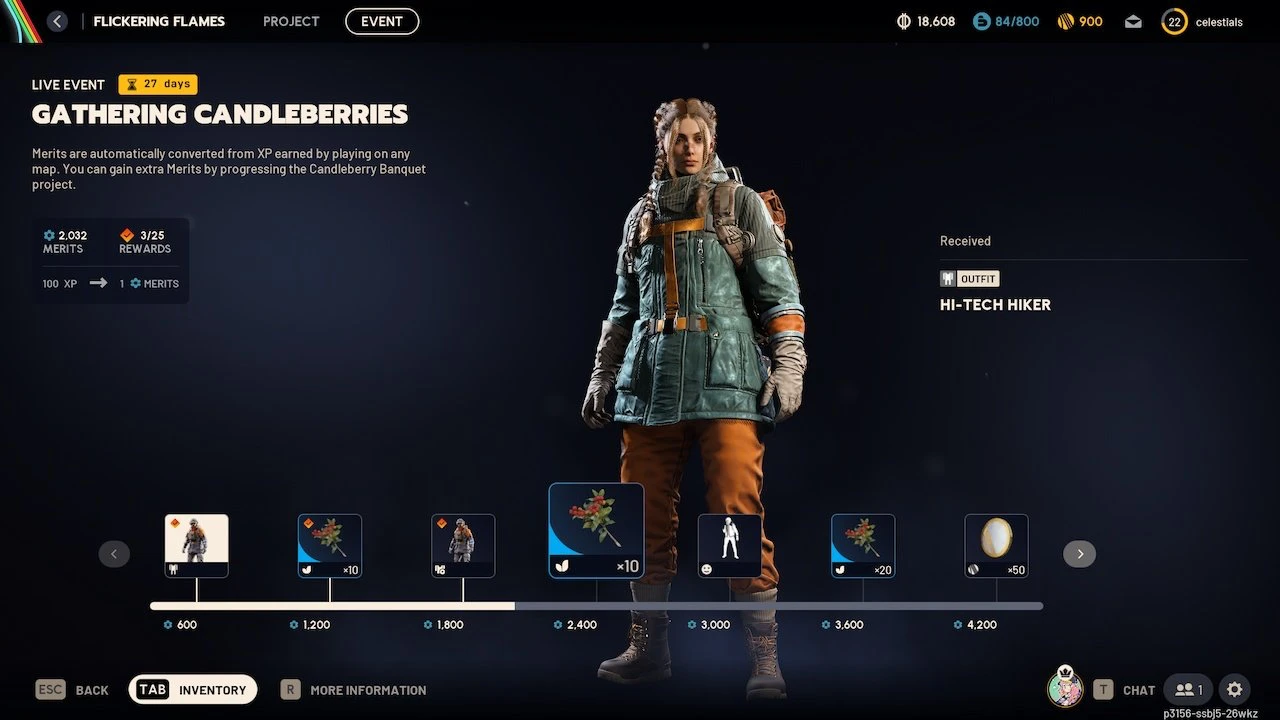
Task: Select the candleberries x20 reward tile
Action: pos(863,545)
